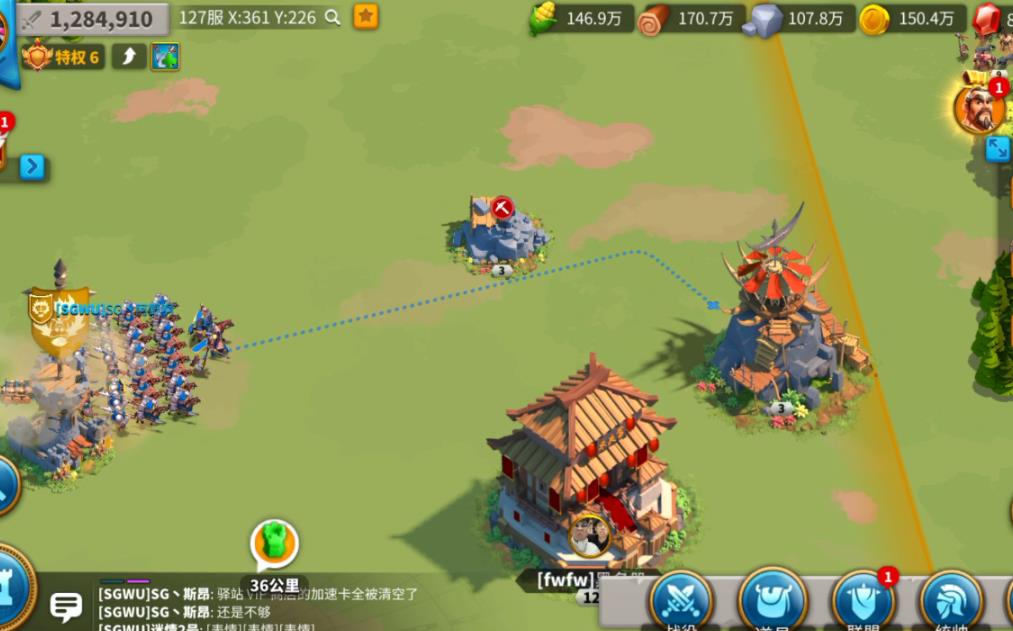Open the active buff icon beside the arrow
Screen dimensions: 1013x631
pos(165,56)
